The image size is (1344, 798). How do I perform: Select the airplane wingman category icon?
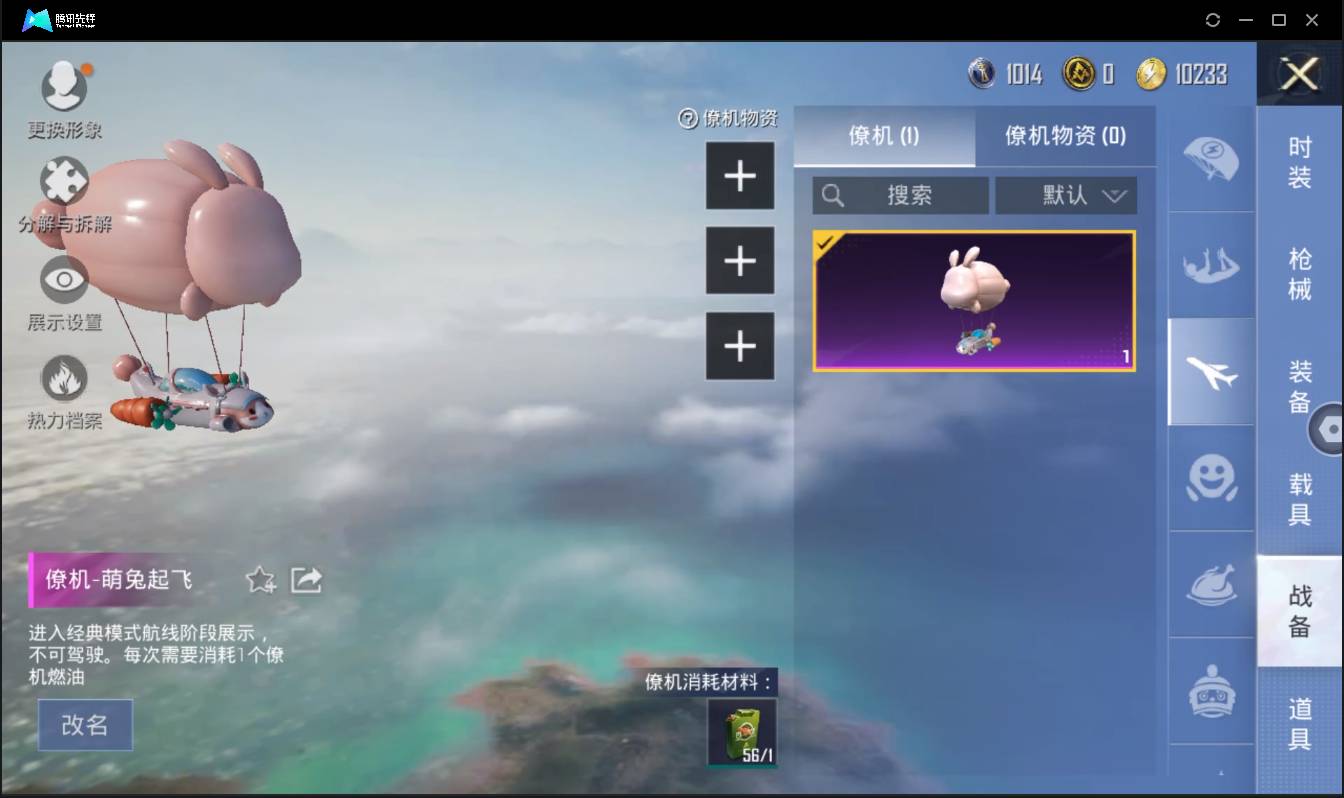coord(1210,371)
